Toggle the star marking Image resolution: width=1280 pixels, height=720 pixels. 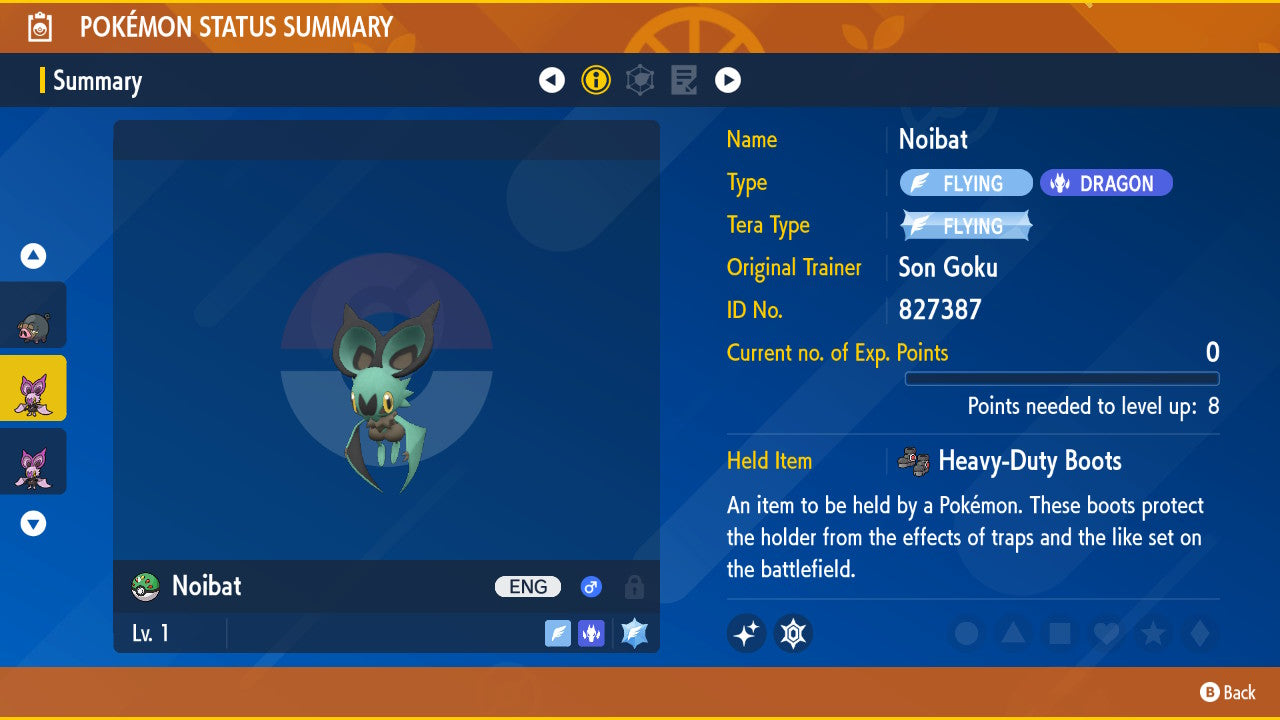[x=1153, y=633]
